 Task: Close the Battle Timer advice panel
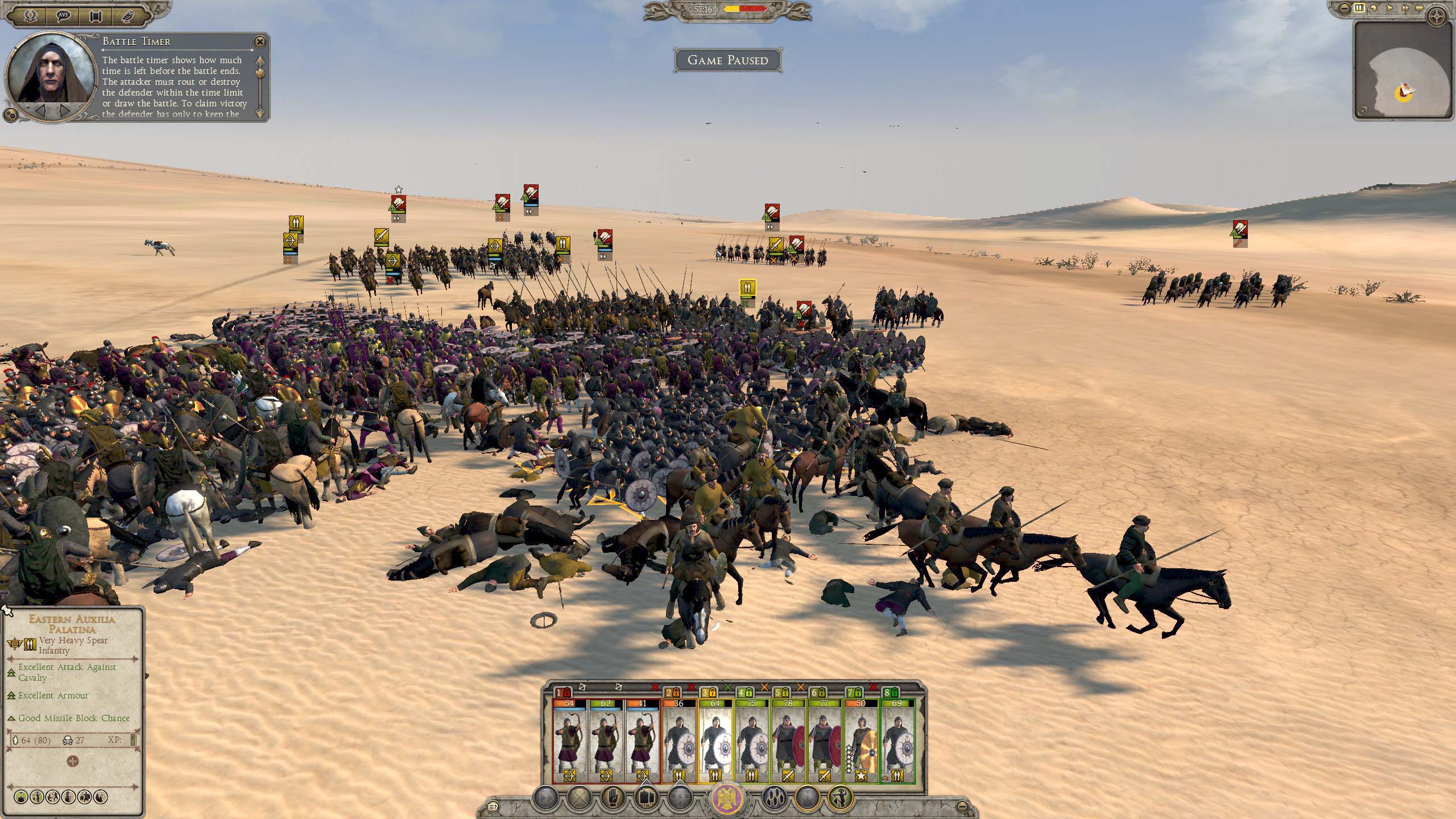tap(259, 42)
